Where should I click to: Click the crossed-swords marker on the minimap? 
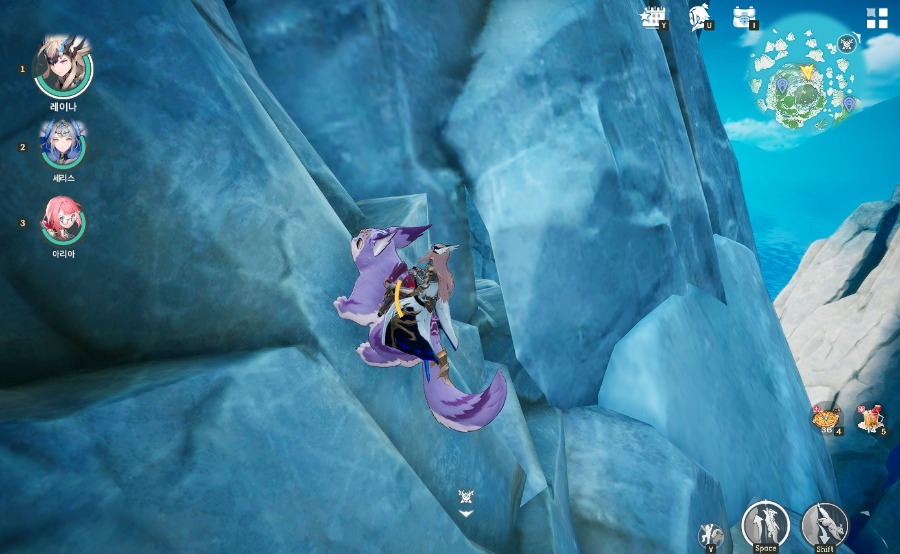tap(848, 42)
